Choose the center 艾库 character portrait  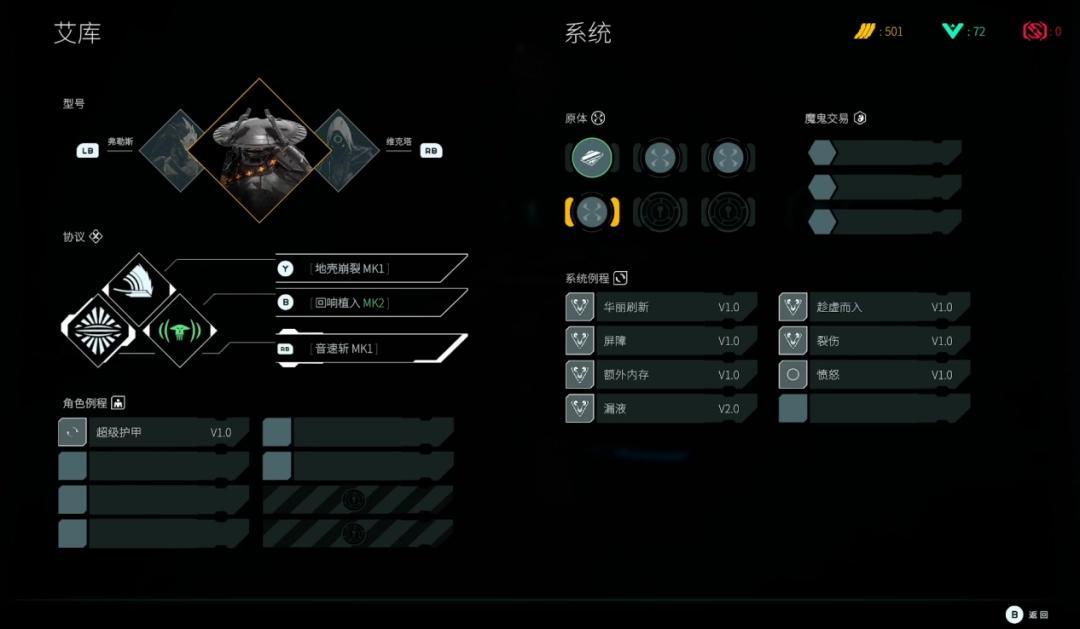click(260, 150)
